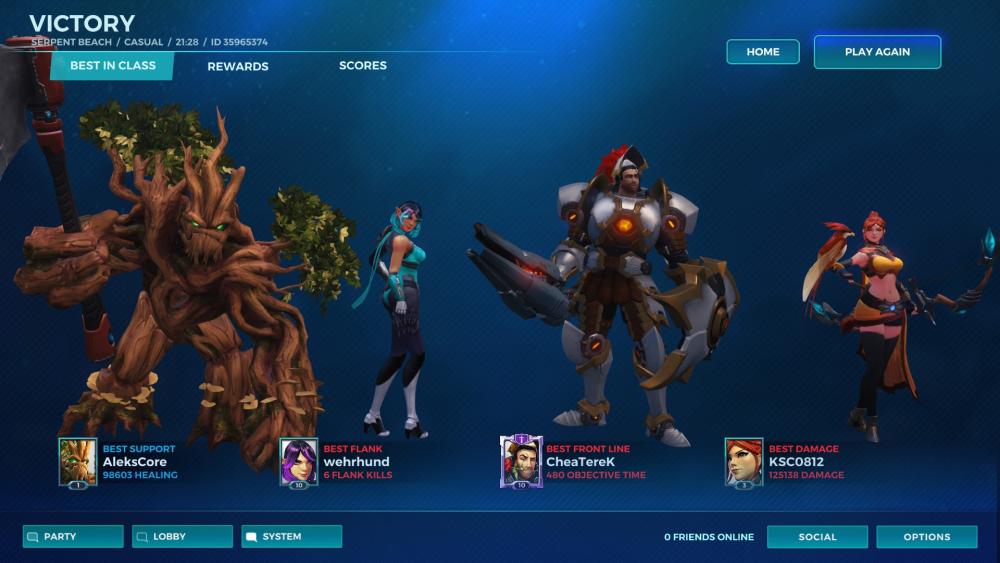Choose CheaTereK's Best Front Line portrait

tap(521, 461)
